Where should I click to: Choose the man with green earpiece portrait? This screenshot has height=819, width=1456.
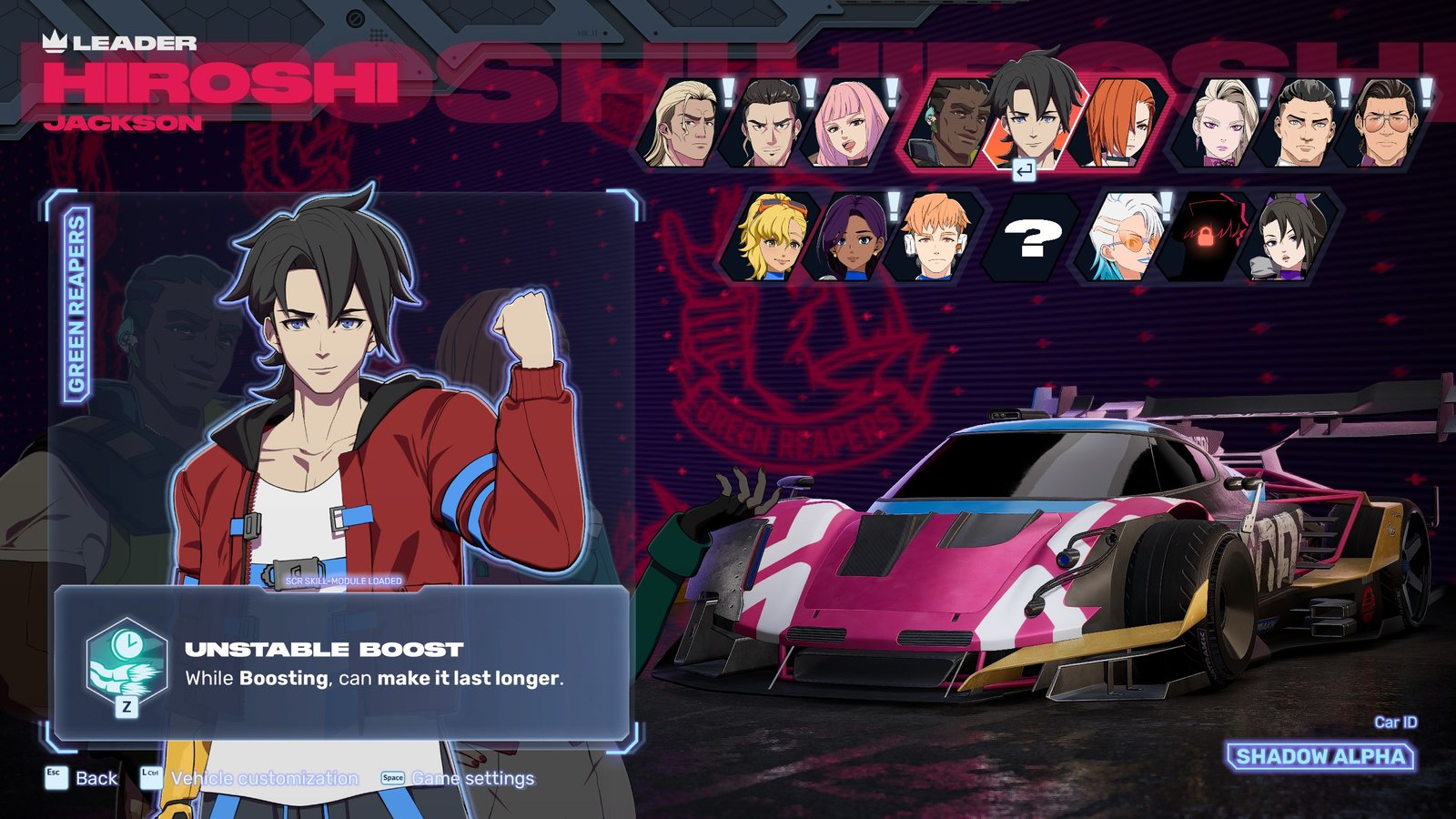click(950, 125)
